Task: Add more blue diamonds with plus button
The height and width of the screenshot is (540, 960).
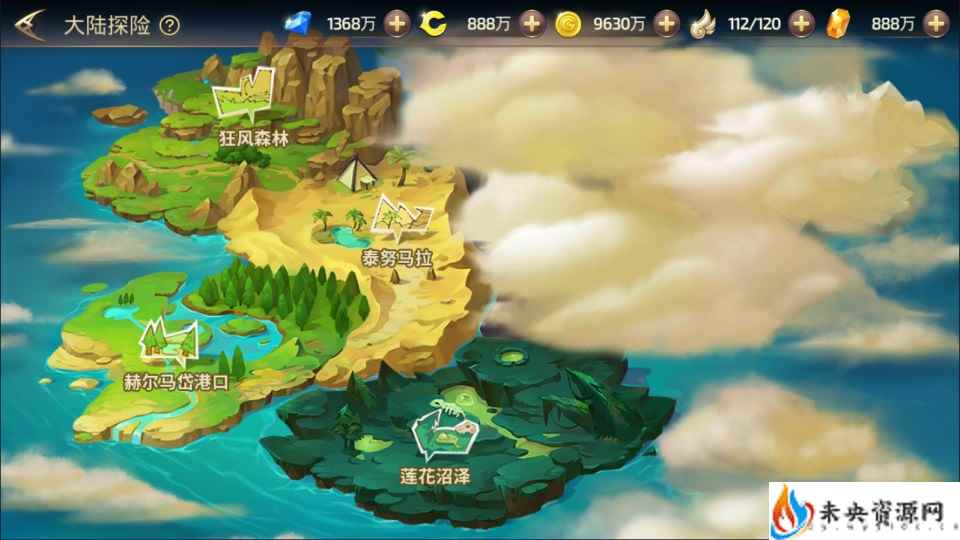Action: 398,24
